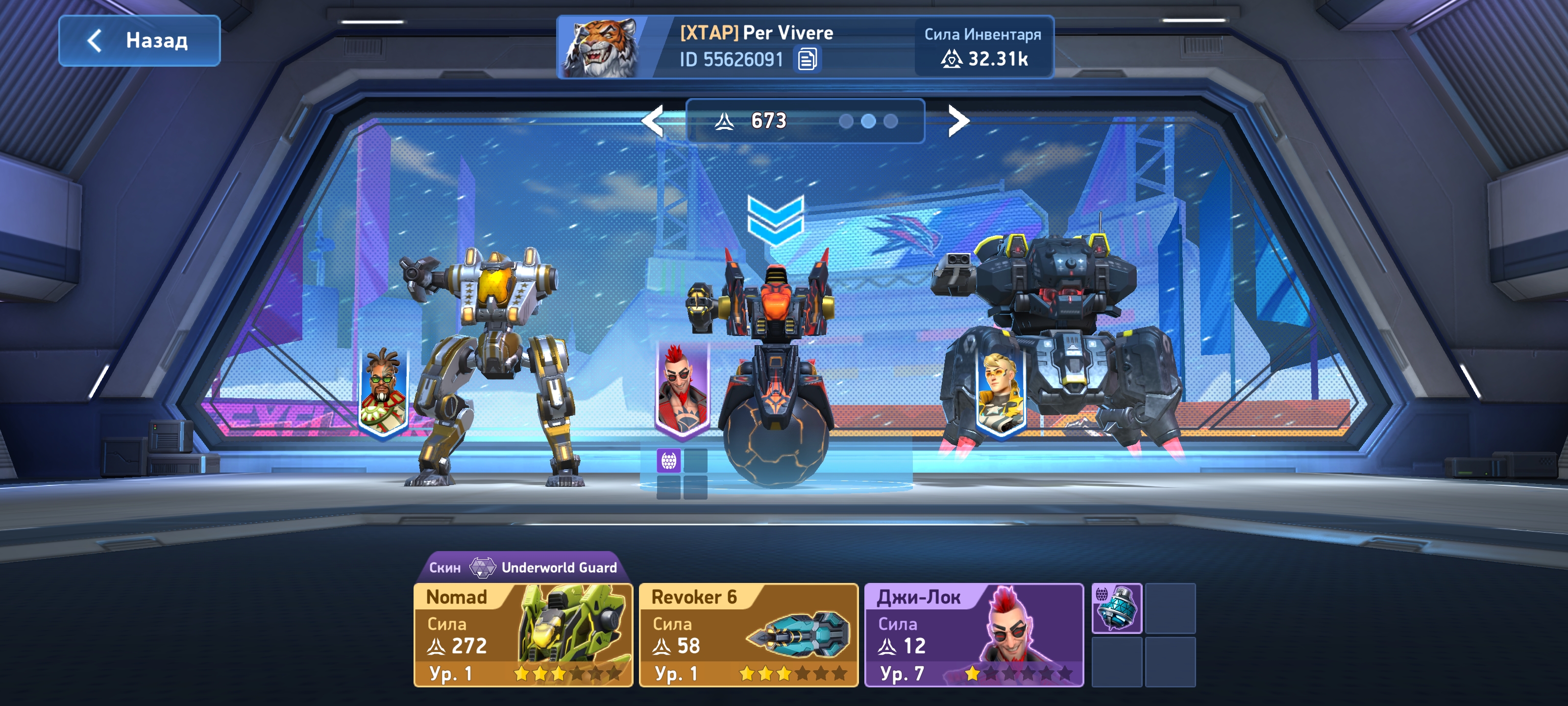Select the dreadlocked pilot portrait

point(384,390)
